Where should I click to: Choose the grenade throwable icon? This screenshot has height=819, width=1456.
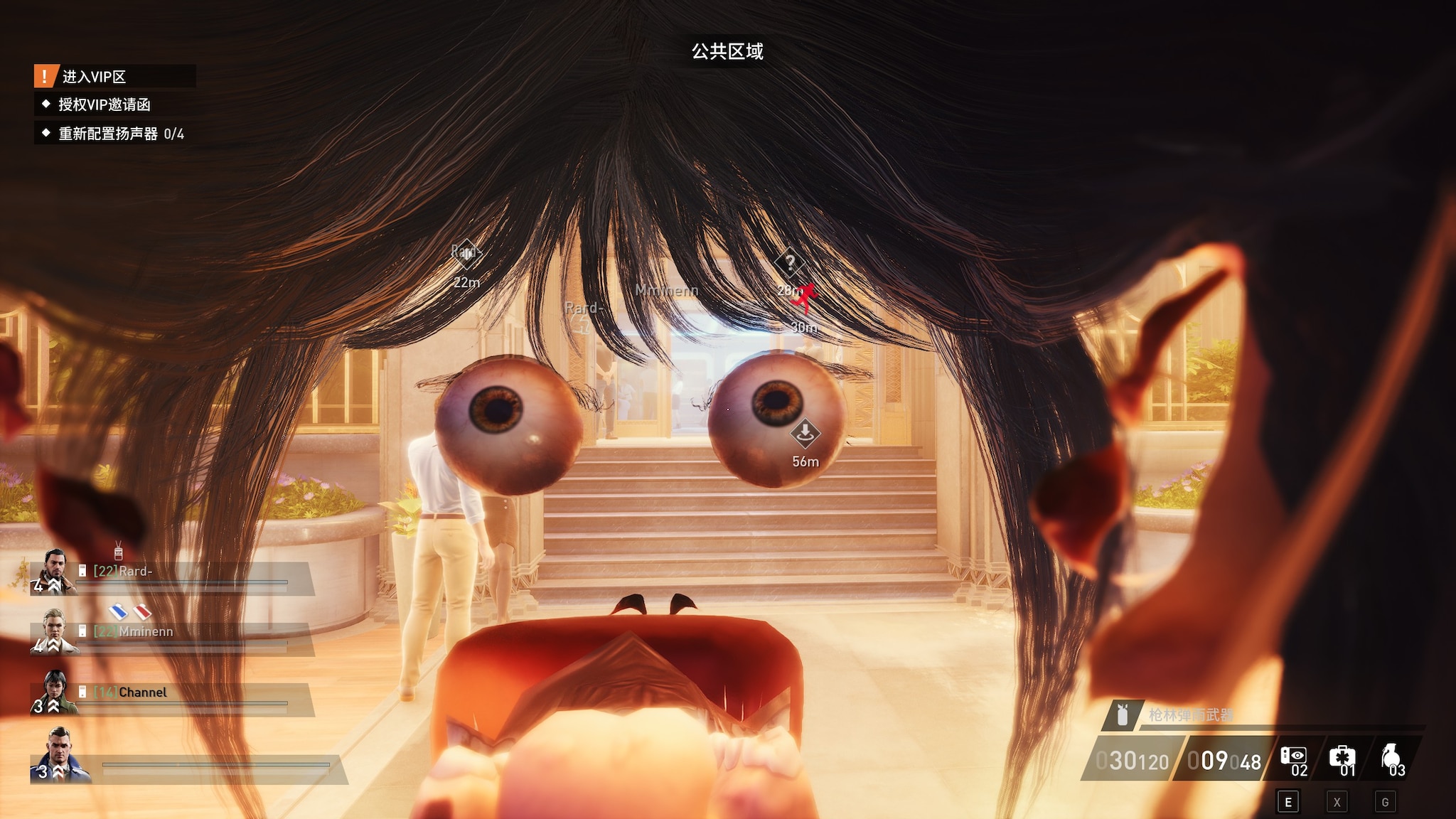coord(1390,756)
